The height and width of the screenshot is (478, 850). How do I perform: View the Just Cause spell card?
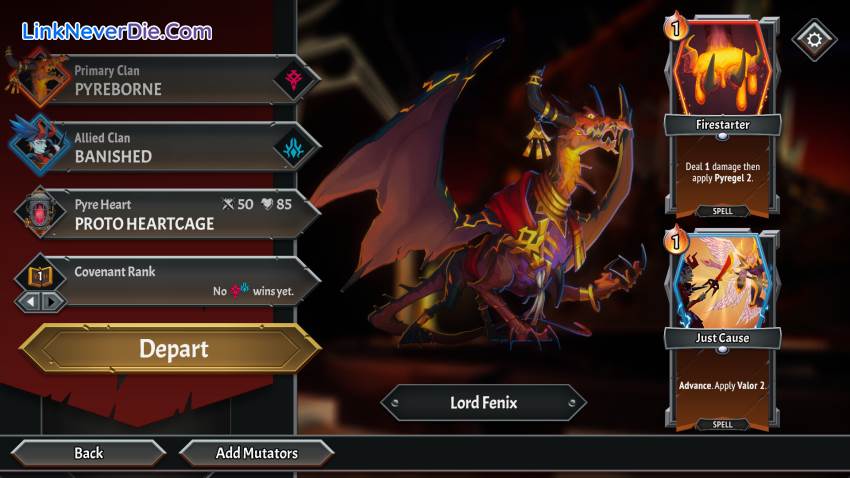pyautogui.click(x=722, y=328)
